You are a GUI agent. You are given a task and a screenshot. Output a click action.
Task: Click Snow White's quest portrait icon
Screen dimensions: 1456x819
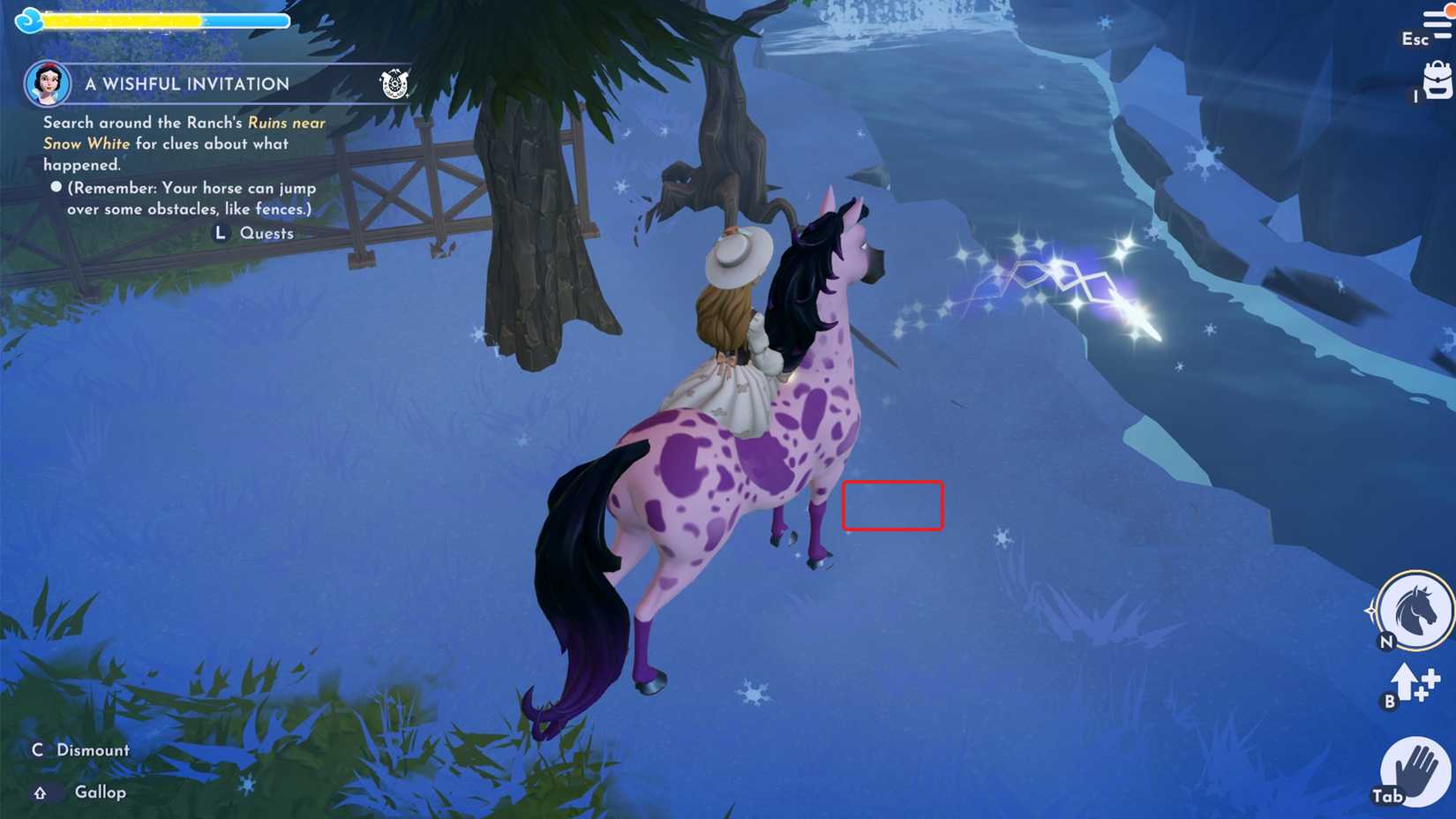tap(47, 83)
